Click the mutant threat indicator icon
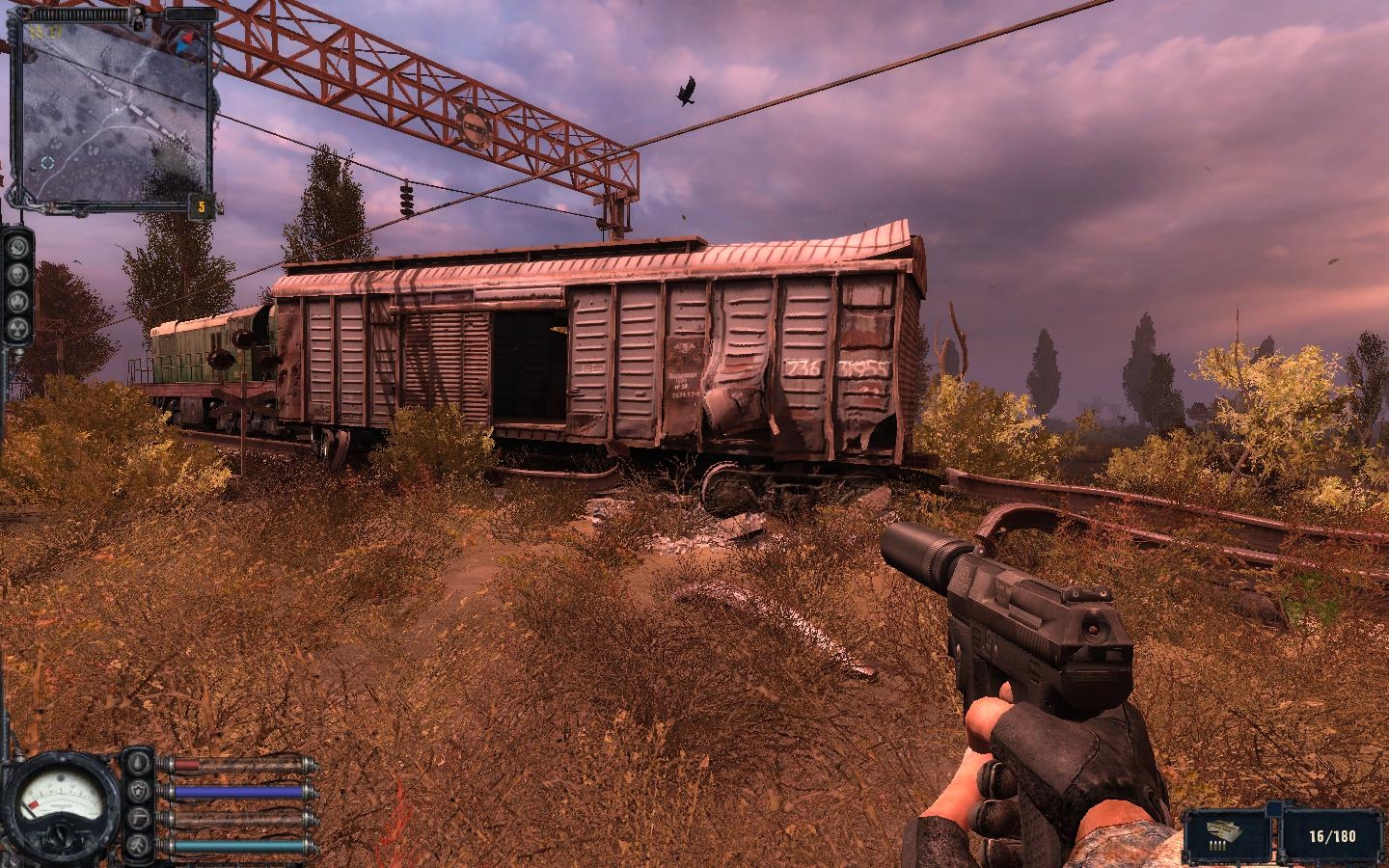 [17, 248]
